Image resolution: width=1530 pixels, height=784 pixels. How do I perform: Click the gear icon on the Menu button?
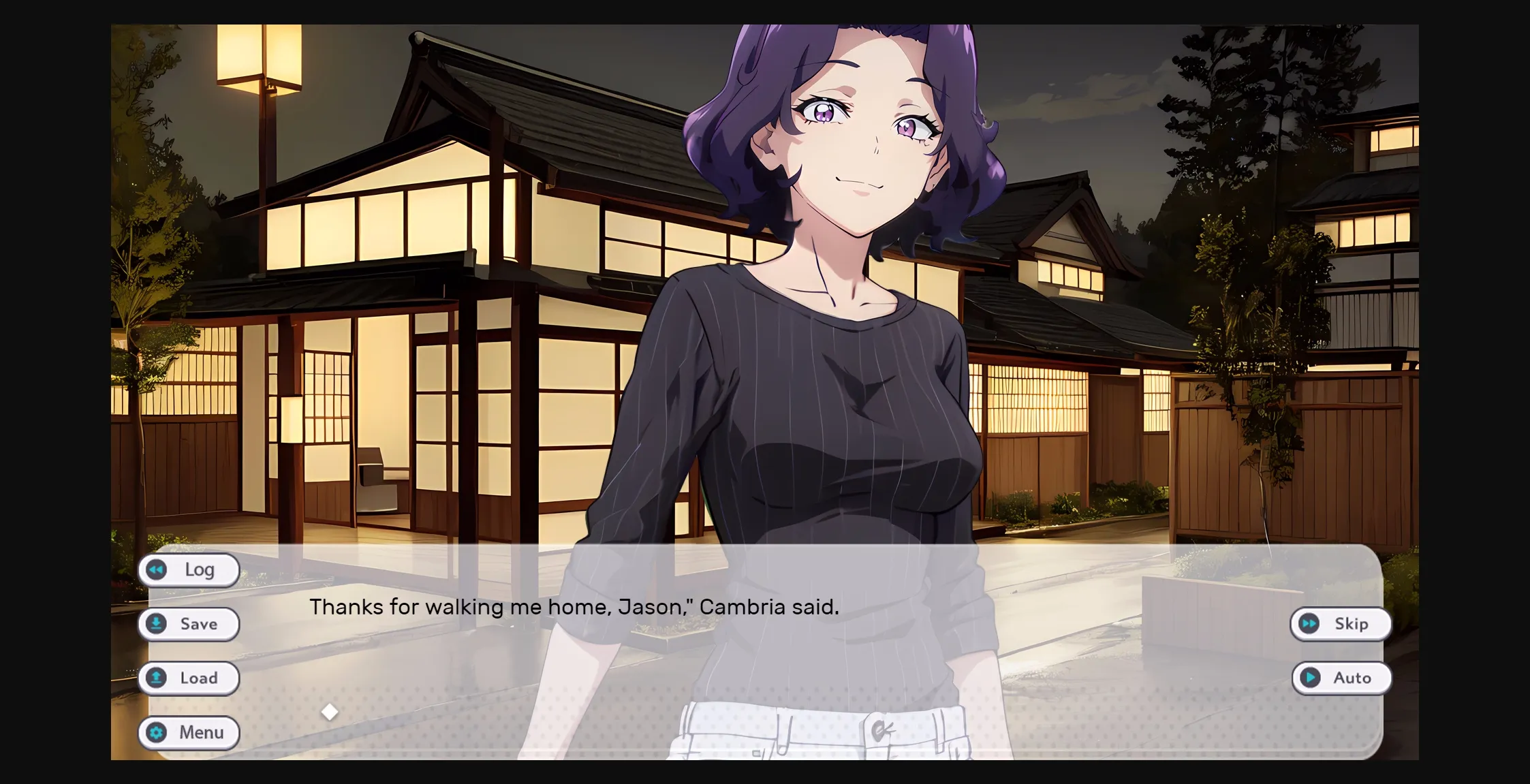[157, 733]
